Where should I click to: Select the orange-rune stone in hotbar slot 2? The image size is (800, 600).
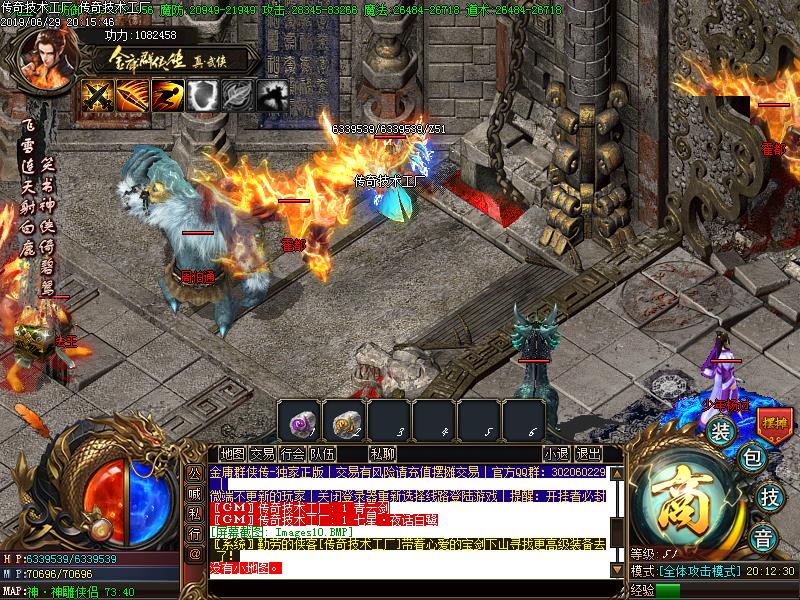(x=345, y=420)
